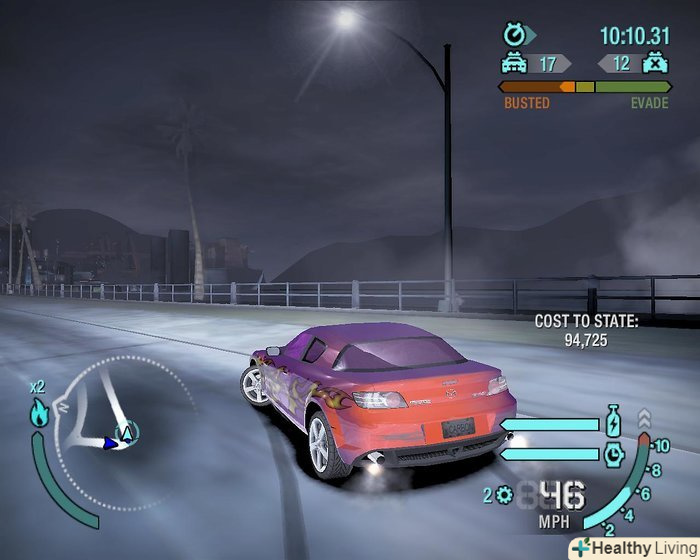Click the crossed-out police car icon
This screenshot has width=700, height=560.
coord(655,64)
